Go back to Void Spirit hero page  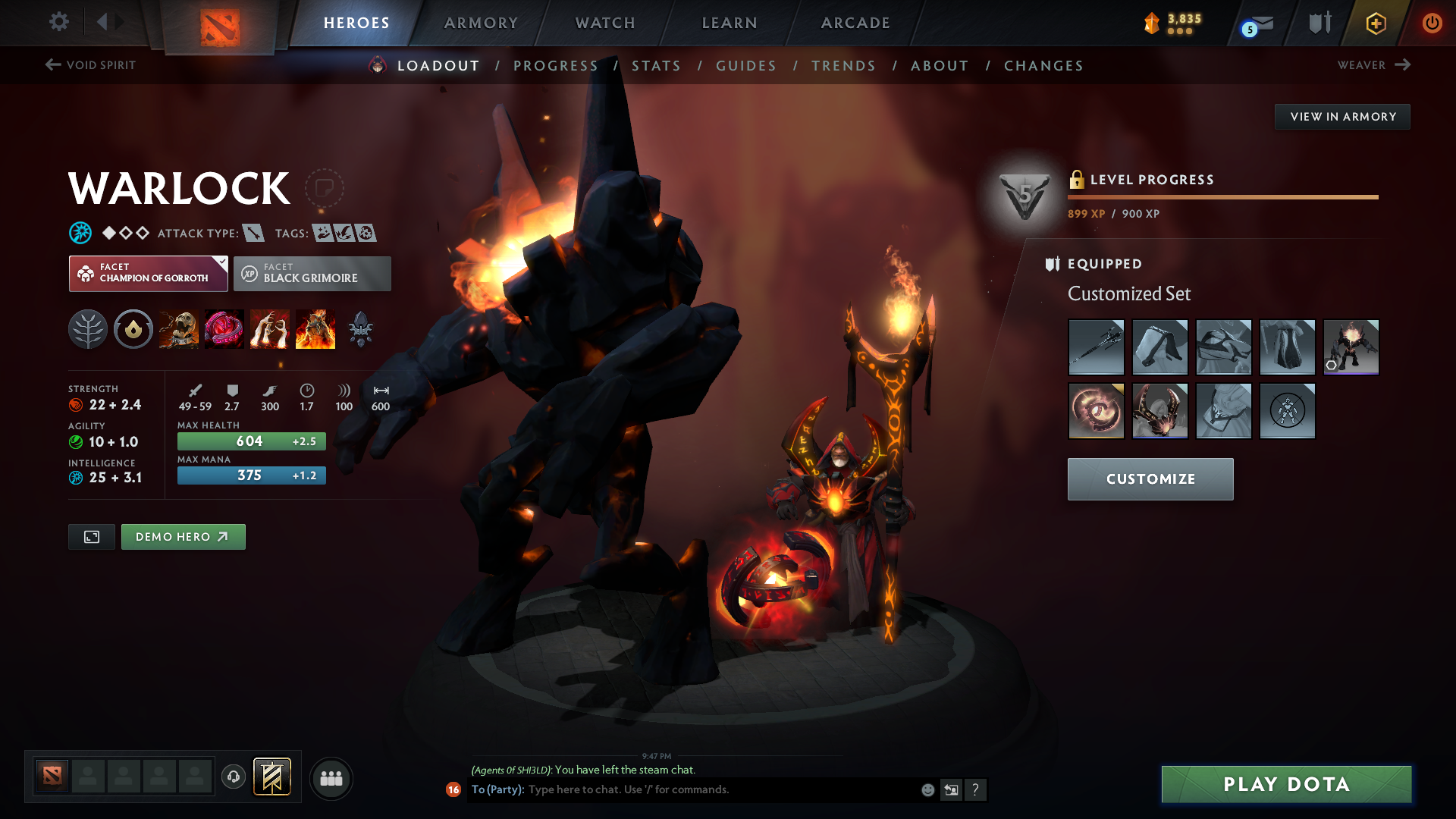coord(89,65)
